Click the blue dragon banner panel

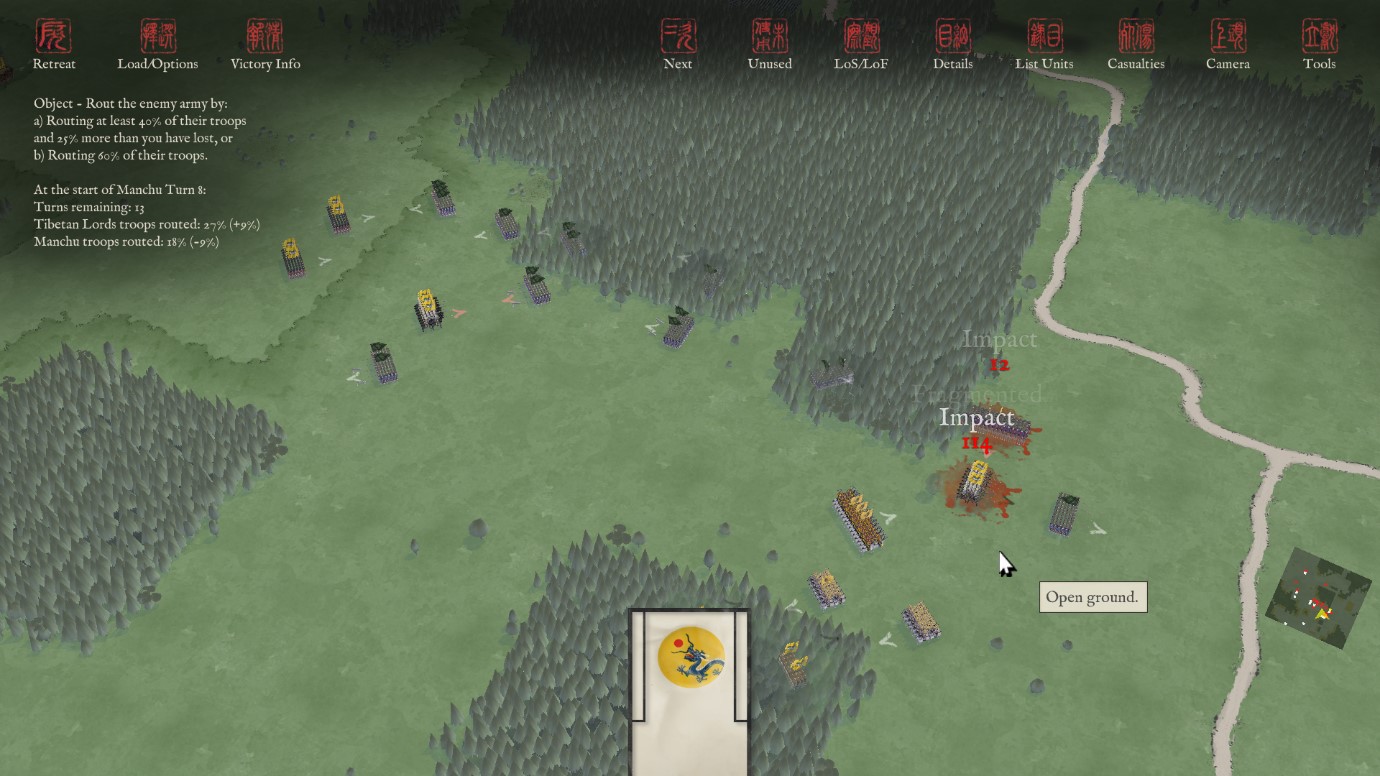tap(690, 660)
